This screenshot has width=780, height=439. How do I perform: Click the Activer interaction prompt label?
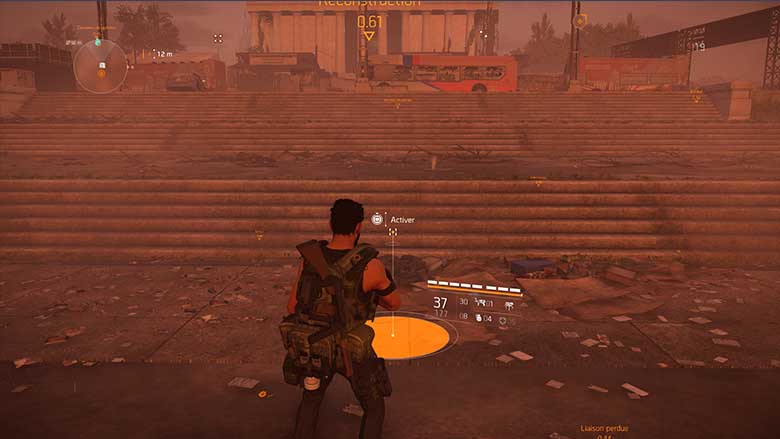(402, 219)
